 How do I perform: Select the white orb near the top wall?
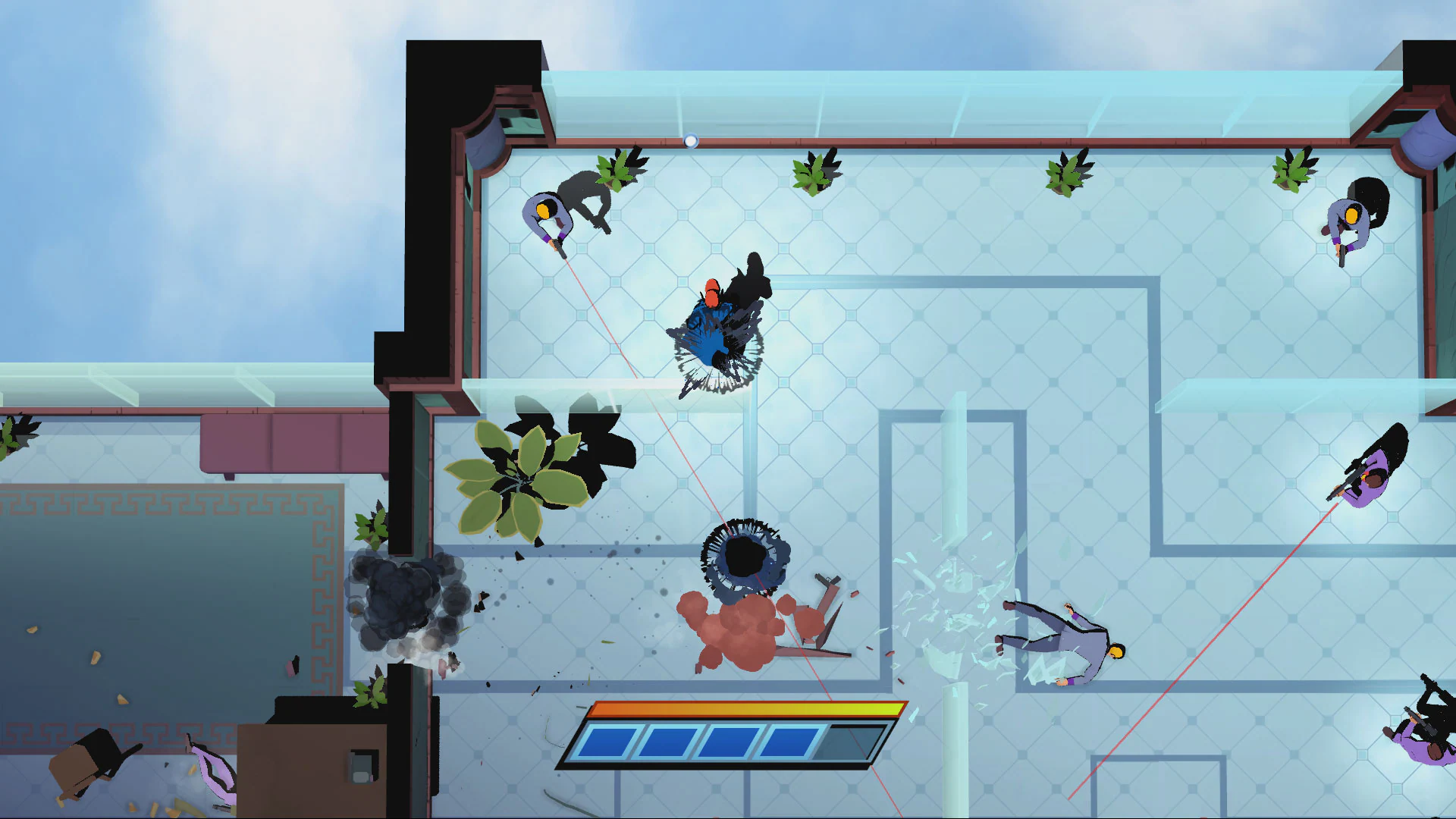tap(691, 139)
